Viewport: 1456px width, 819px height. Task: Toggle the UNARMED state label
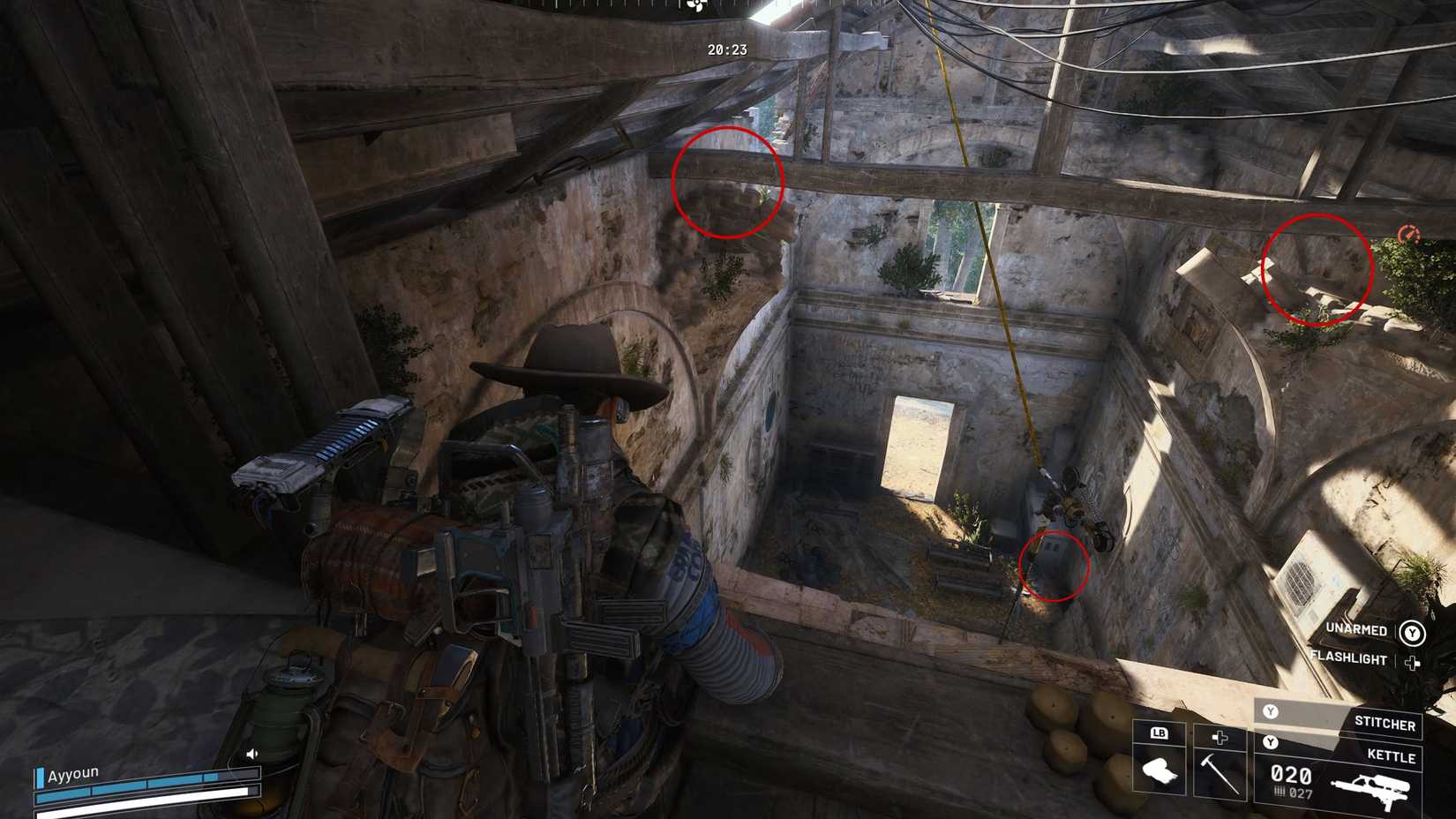(x=1356, y=629)
